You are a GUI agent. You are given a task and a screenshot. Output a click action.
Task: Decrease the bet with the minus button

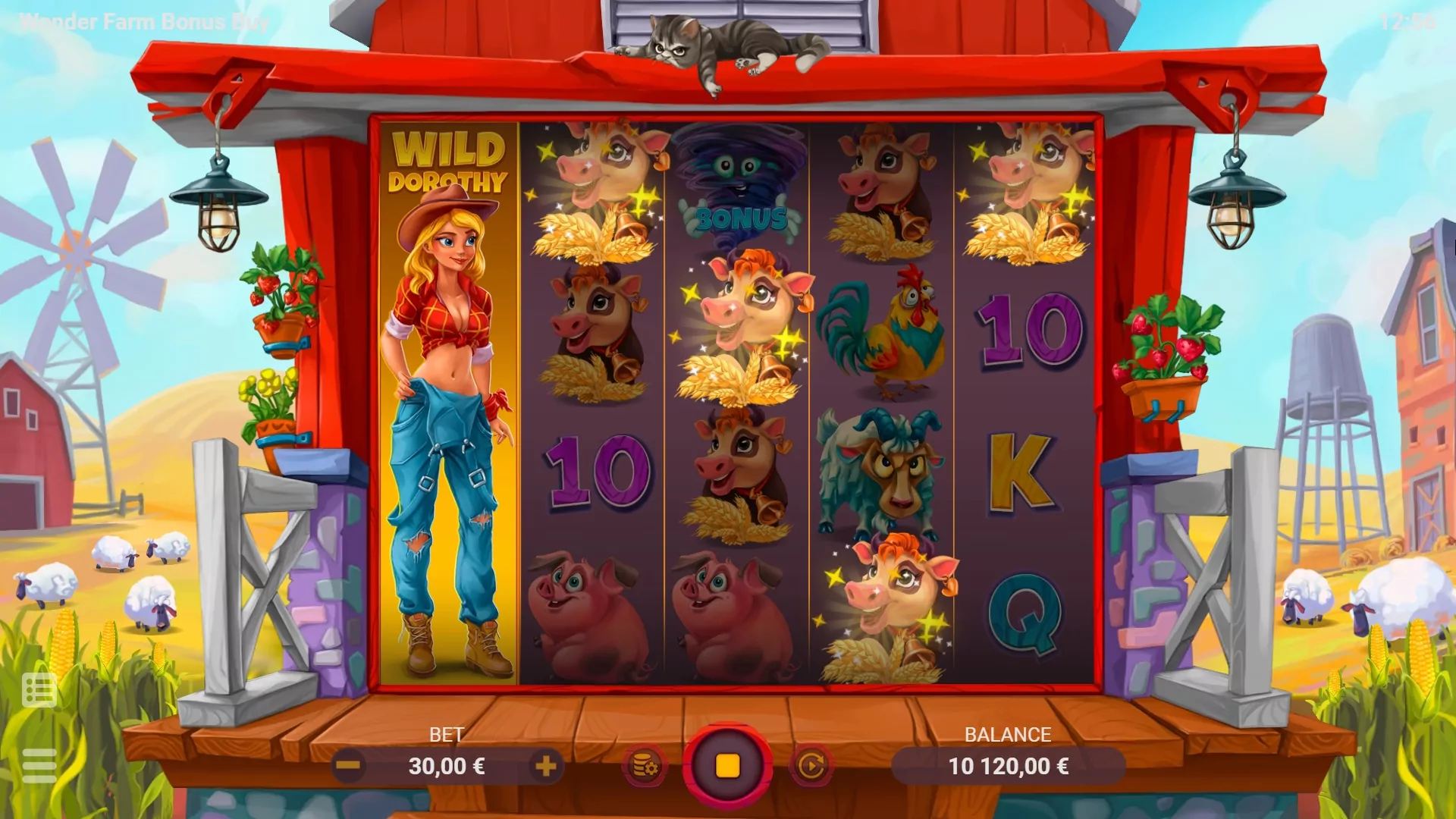pos(348,766)
